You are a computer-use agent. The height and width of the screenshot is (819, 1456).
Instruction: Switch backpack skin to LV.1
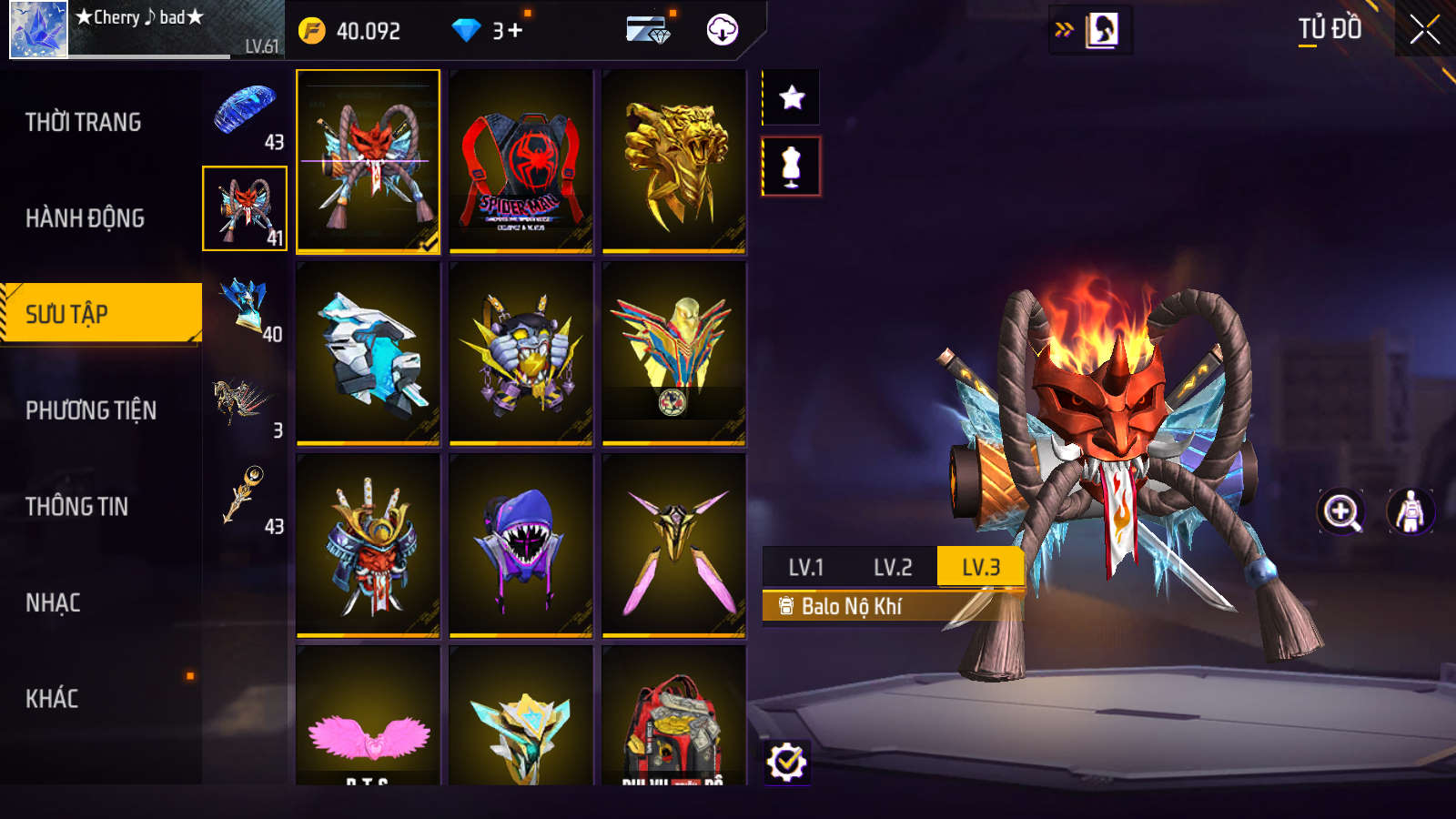(805, 568)
